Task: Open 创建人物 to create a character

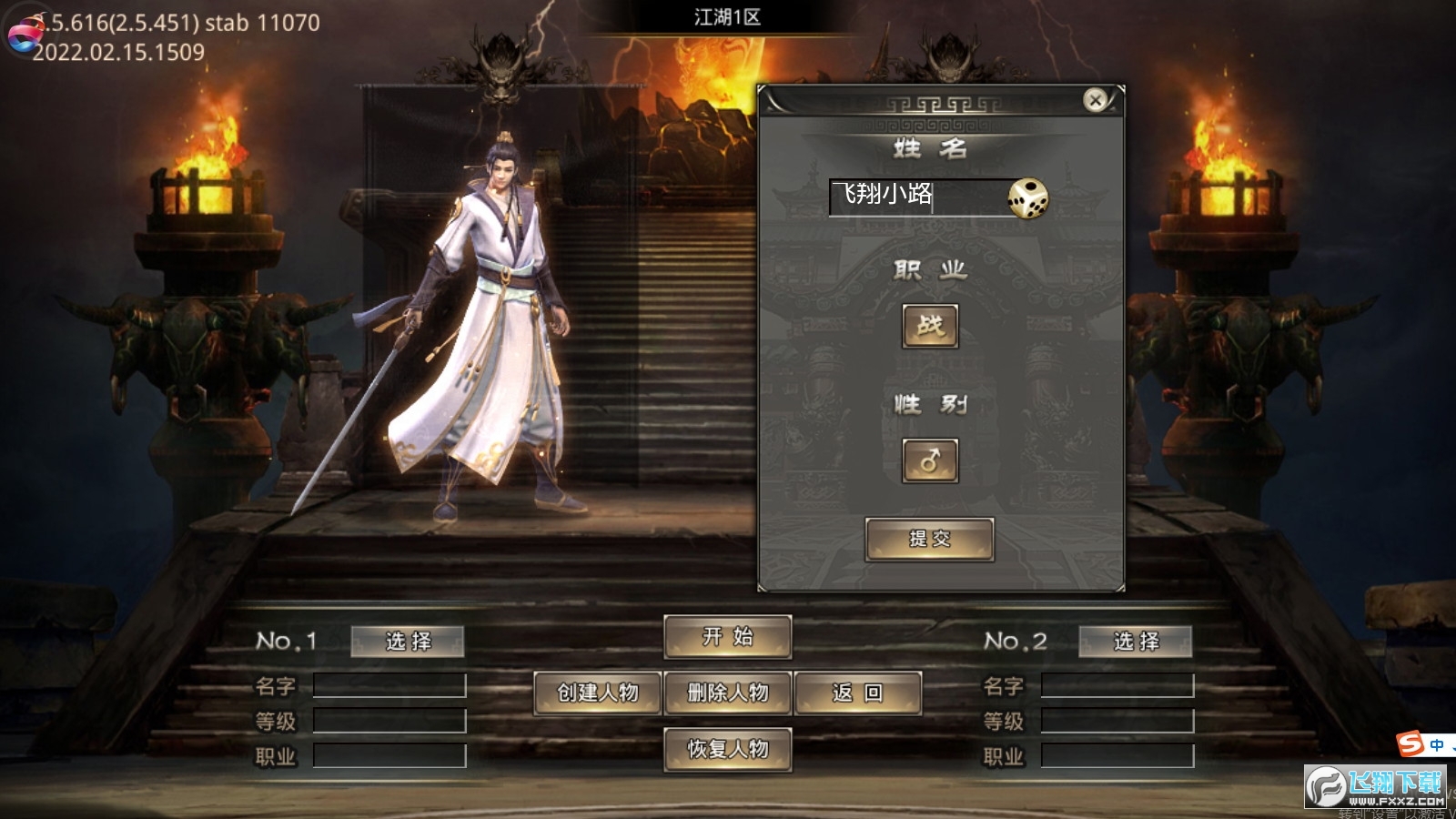Action: pos(598,693)
